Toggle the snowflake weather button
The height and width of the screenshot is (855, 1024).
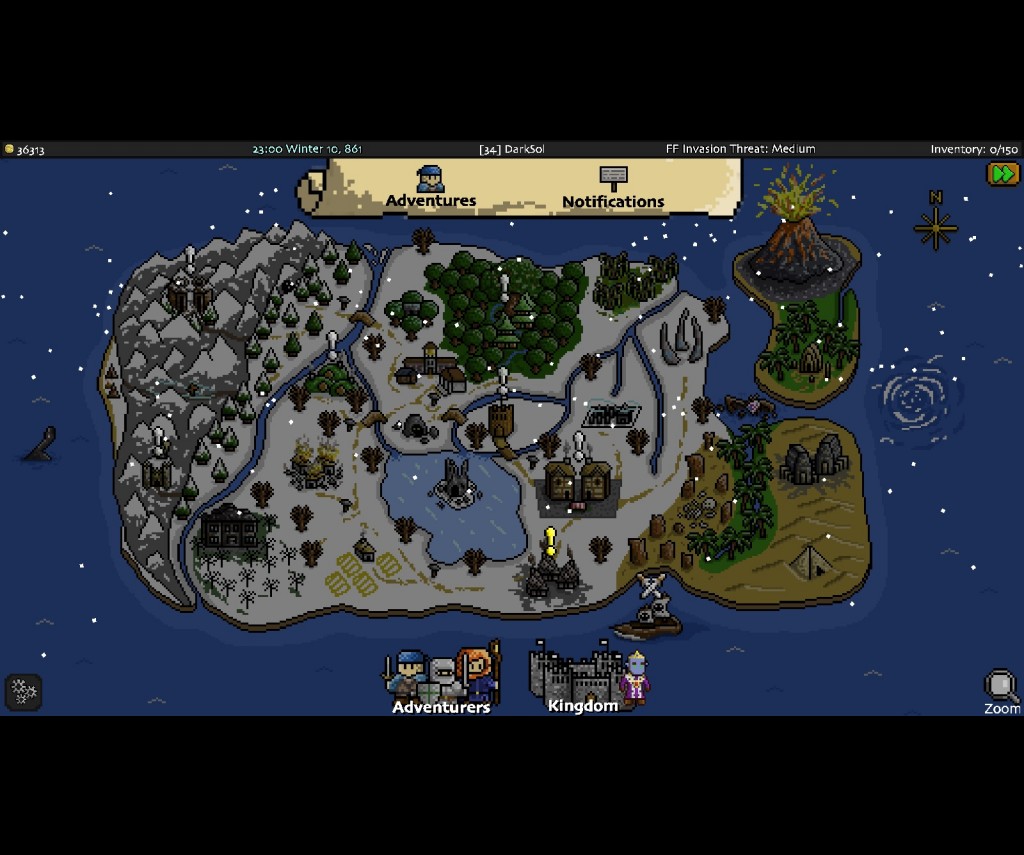coord(23,691)
